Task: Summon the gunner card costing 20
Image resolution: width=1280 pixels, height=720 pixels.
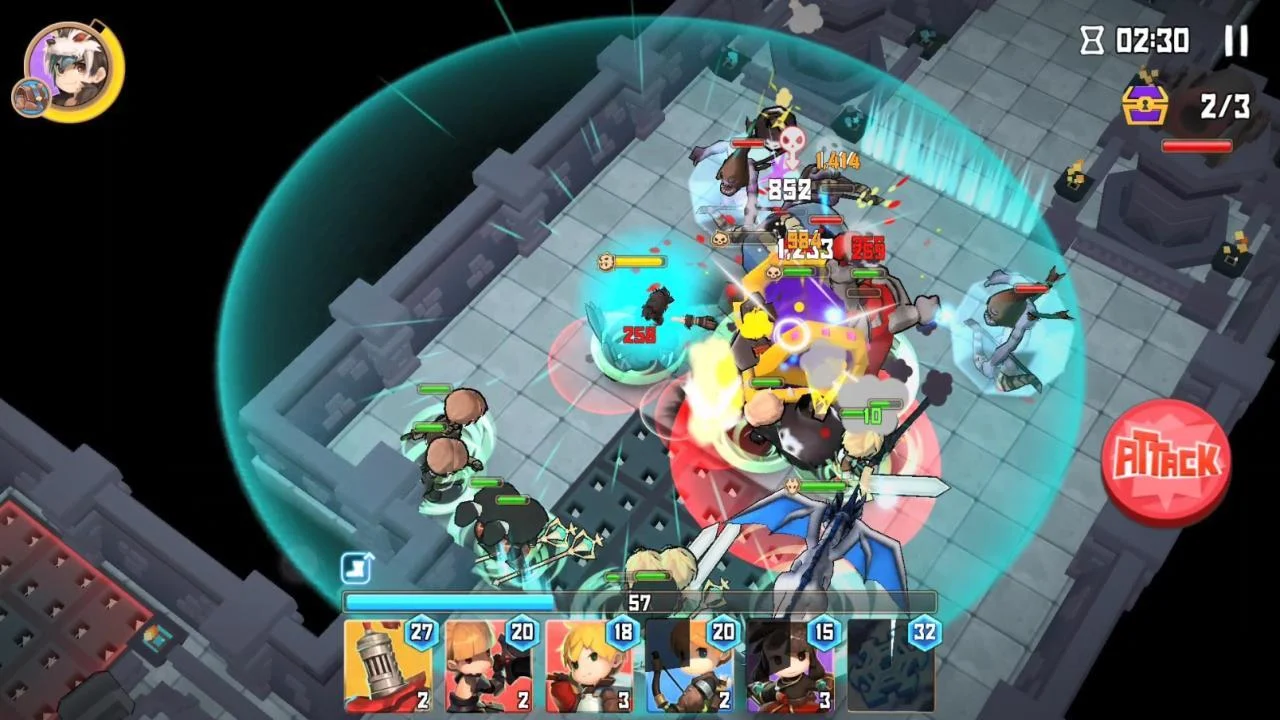Action: pos(490,665)
